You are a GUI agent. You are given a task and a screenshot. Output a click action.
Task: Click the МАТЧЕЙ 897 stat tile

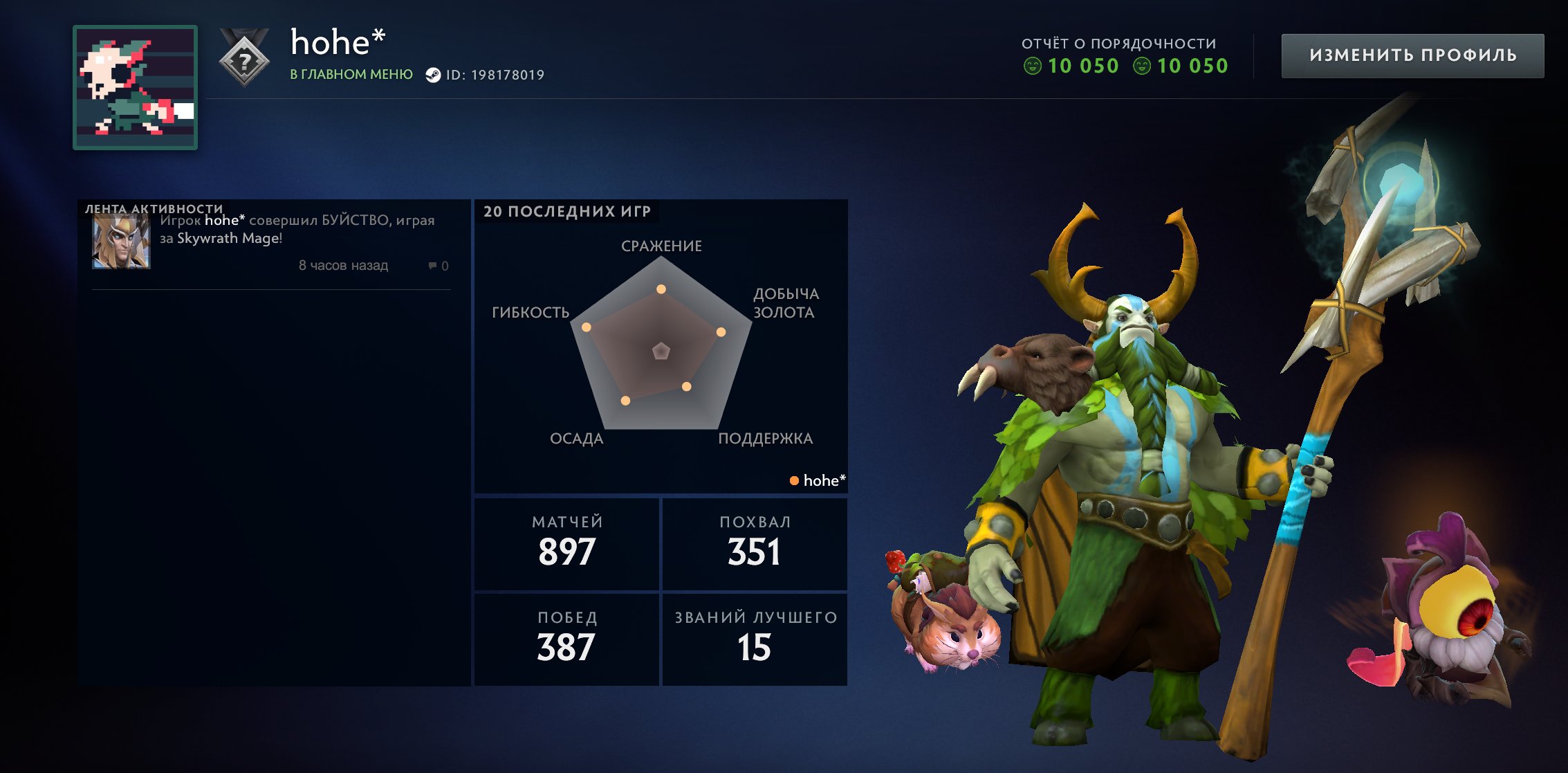pyautogui.click(x=566, y=544)
